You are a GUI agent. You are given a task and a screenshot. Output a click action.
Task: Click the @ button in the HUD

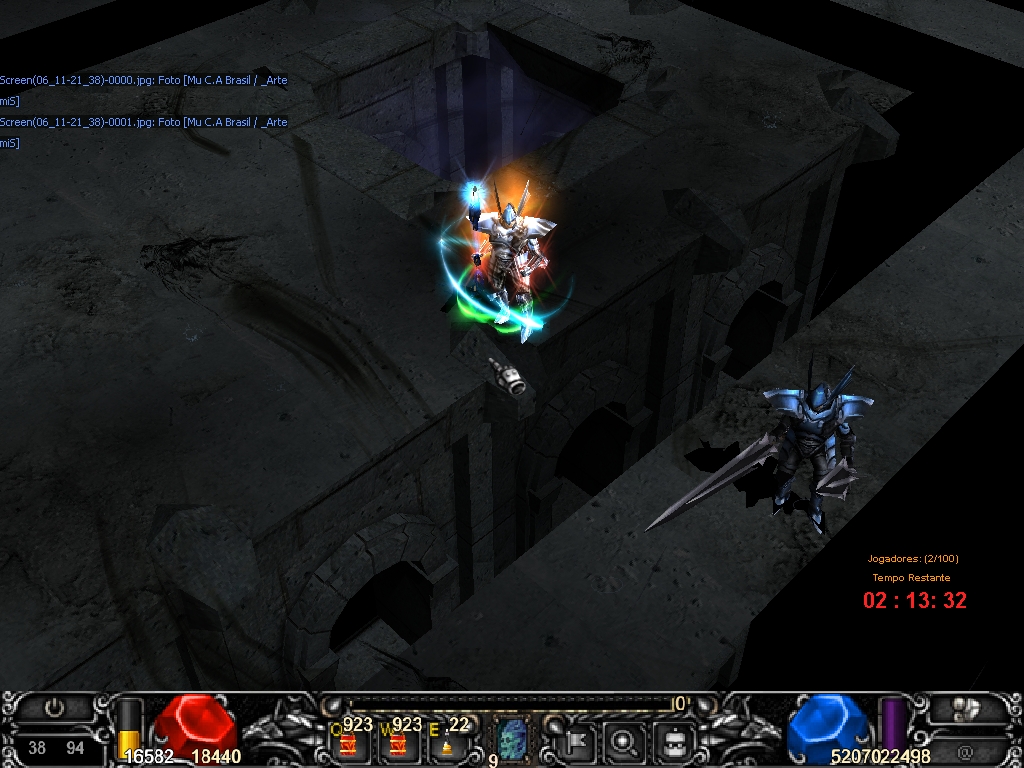[966, 750]
